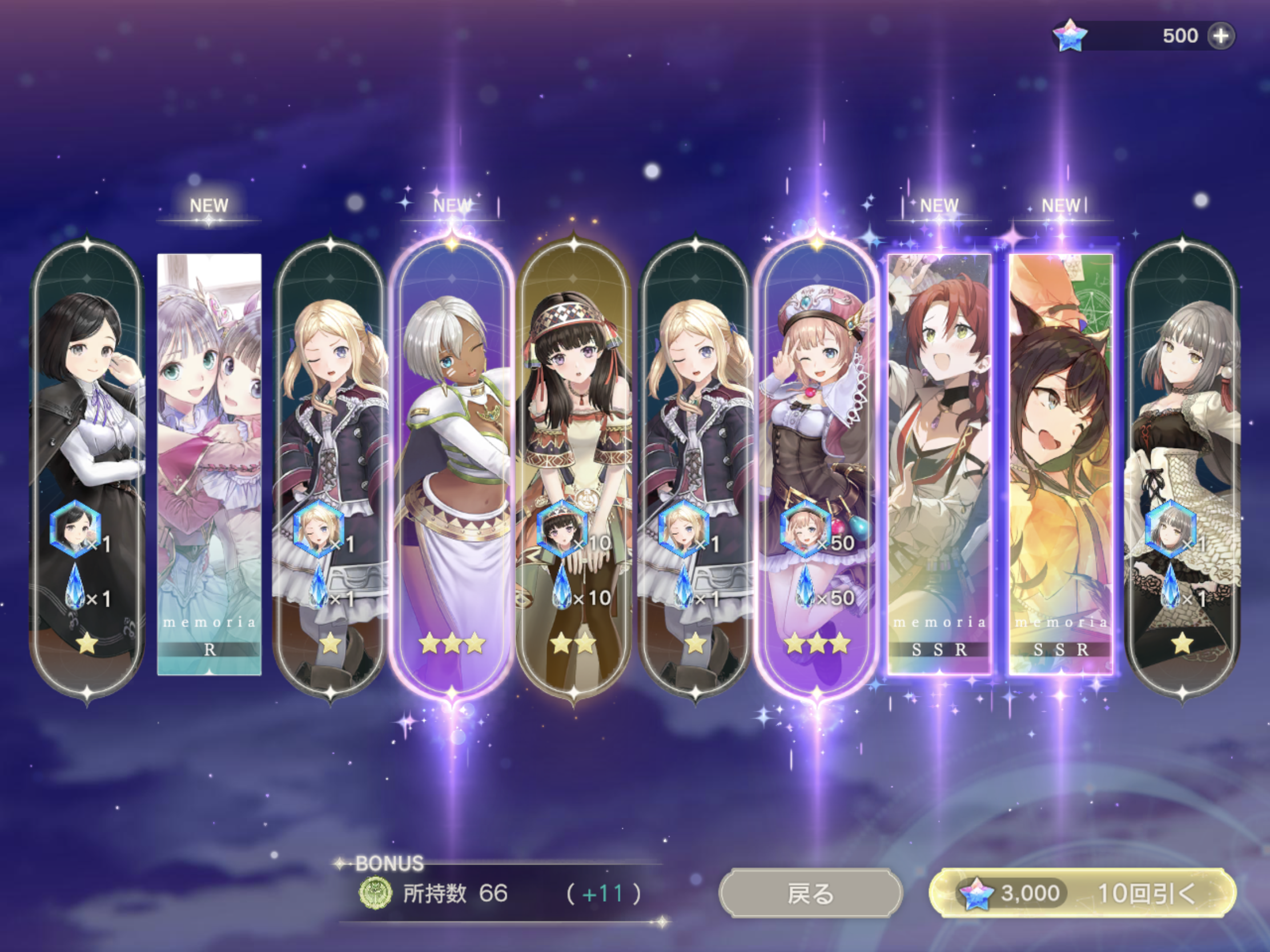Tap the 戻る back button
Viewport: 1270px width, 952px height.
point(810,893)
